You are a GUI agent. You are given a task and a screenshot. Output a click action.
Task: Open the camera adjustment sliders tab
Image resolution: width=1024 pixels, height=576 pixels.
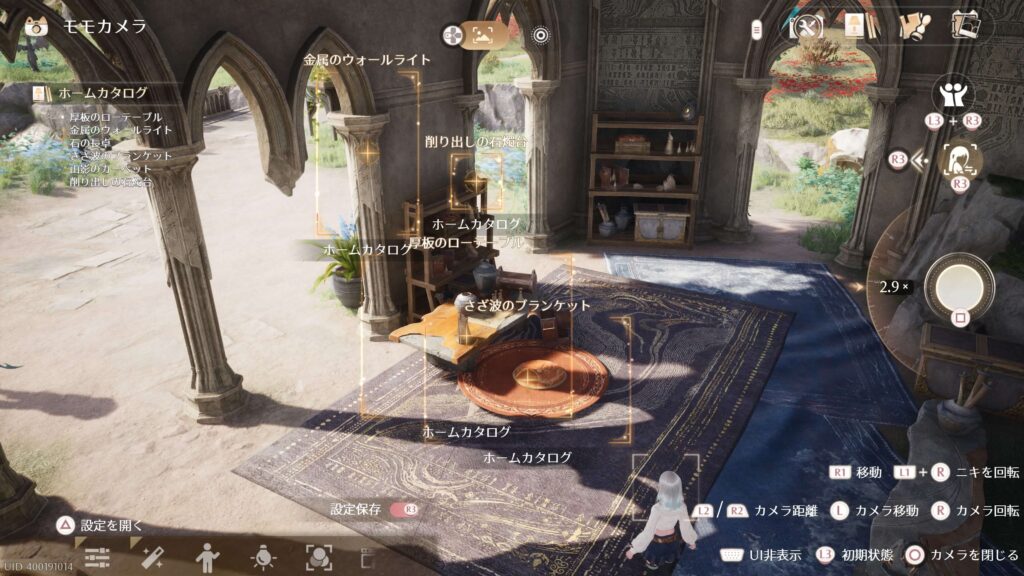tap(97, 557)
